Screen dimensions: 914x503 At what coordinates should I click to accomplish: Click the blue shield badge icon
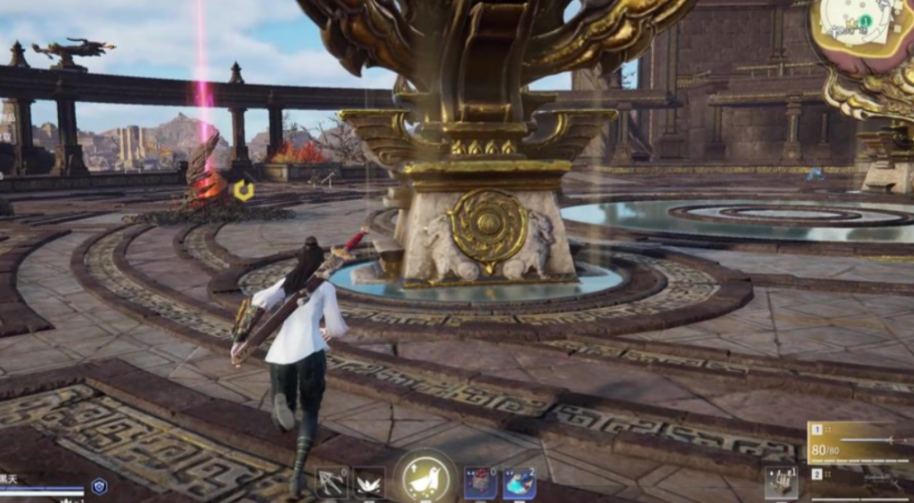tap(99, 486)
